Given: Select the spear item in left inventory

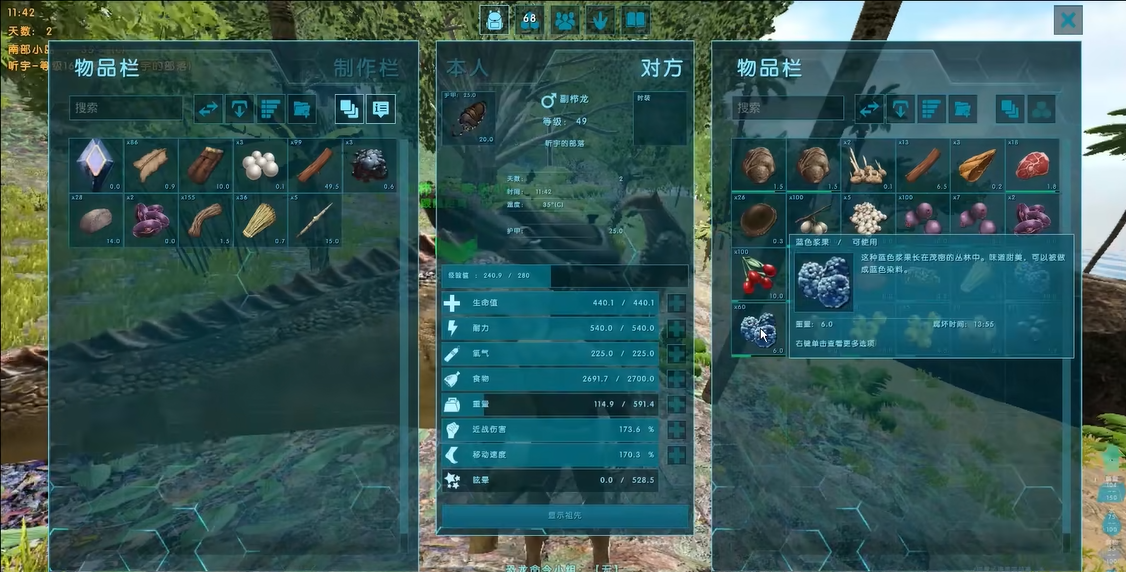Looking at the screenshot, I should point(315,219).
